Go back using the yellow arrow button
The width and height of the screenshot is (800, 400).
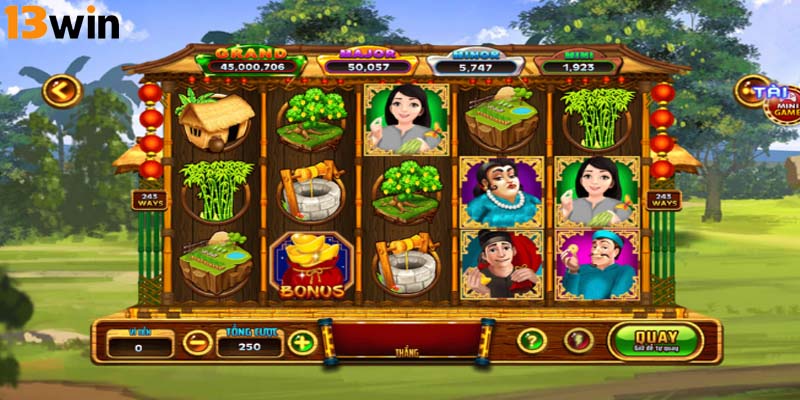point(61,92)
